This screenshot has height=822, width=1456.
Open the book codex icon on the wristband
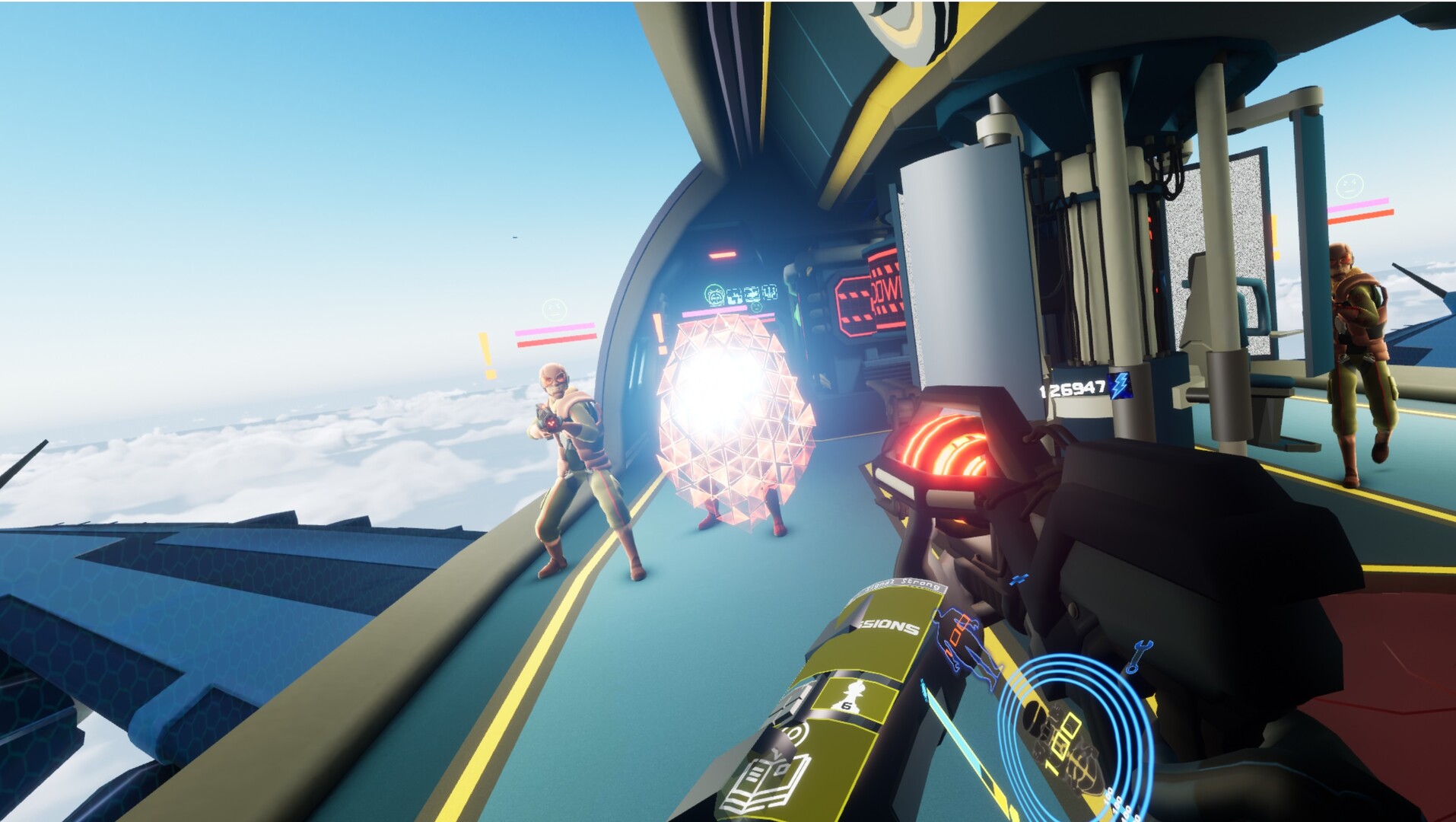click(x=763, y=782)
